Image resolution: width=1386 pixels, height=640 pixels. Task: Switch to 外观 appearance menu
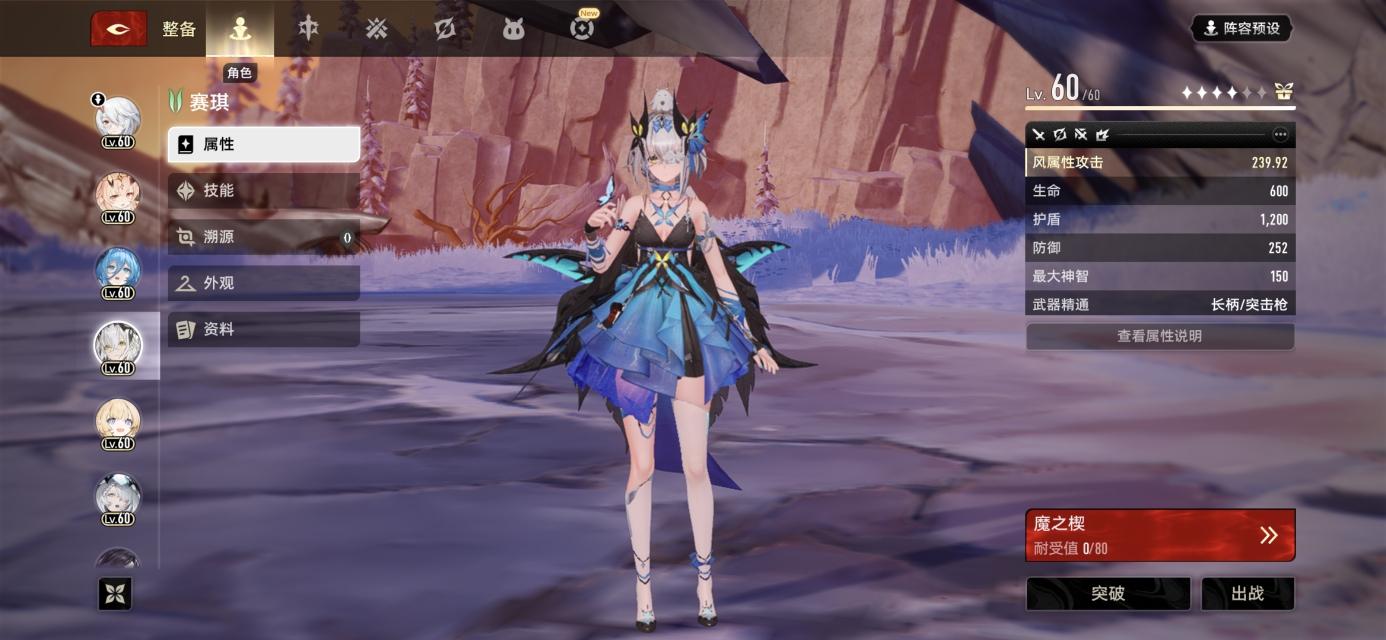point(263,283)
